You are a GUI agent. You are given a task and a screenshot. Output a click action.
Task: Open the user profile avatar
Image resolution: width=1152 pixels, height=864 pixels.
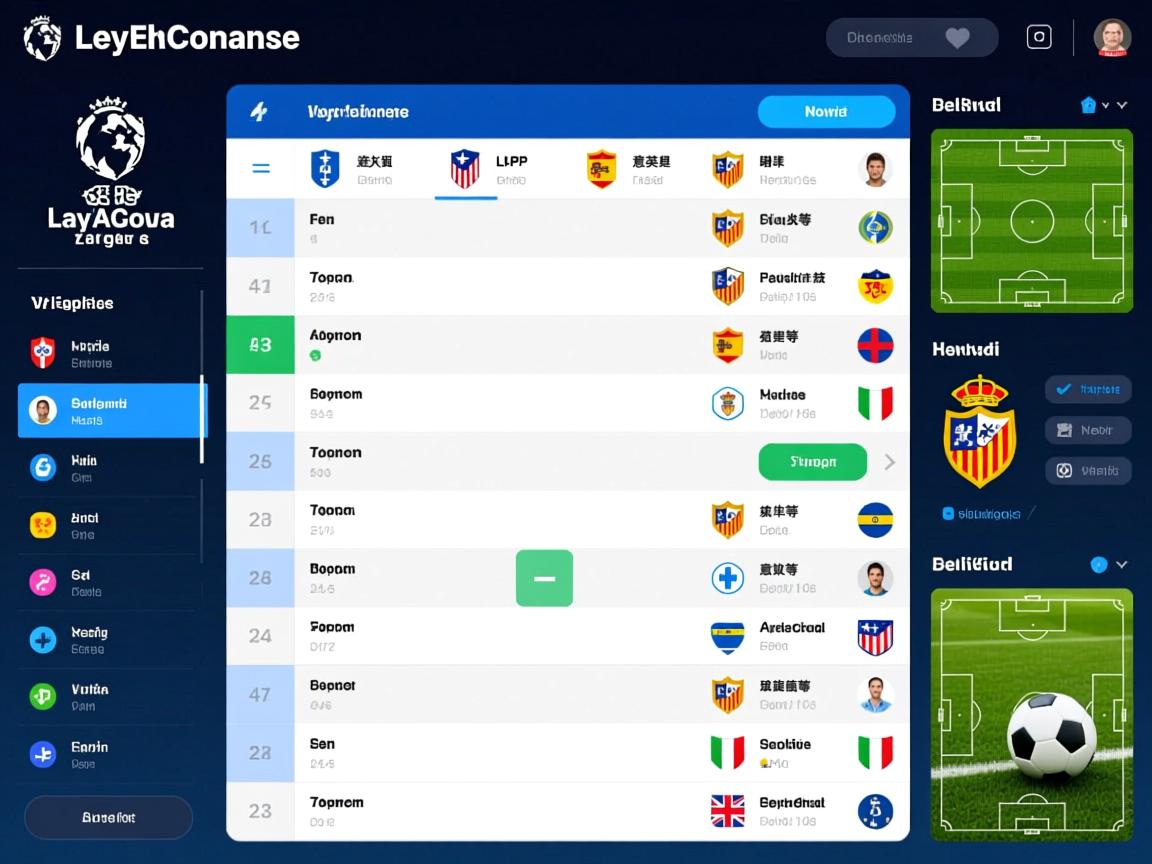click(x=1111, y=38)
